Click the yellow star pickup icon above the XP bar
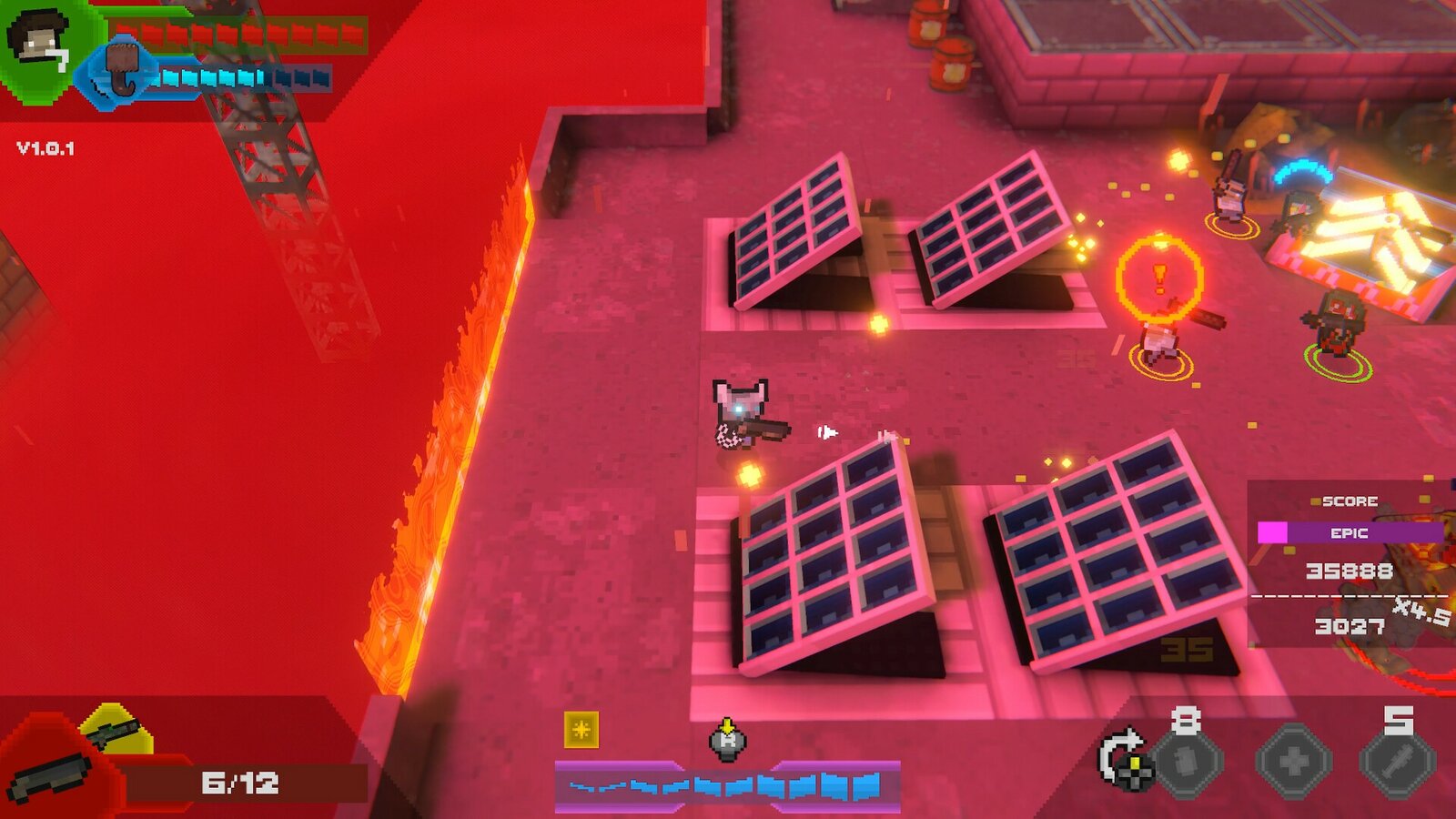1456x819 pixels. click(580, 731)
